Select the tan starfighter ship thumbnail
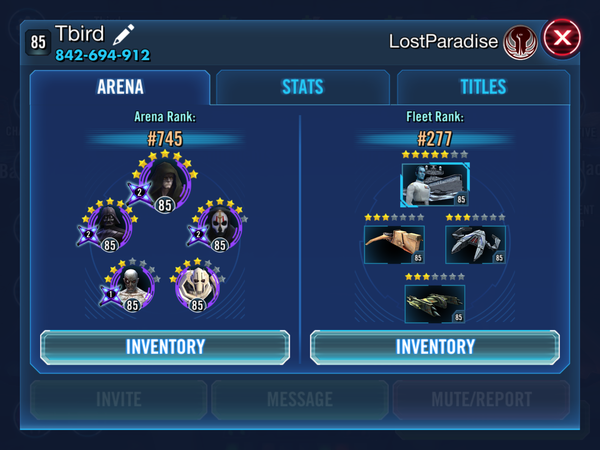600x450 pixels. click(394, 244)
